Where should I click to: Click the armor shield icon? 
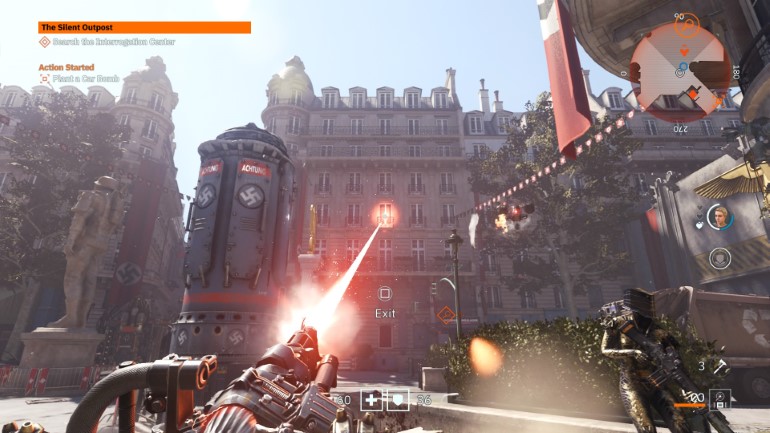pos(397,399)
